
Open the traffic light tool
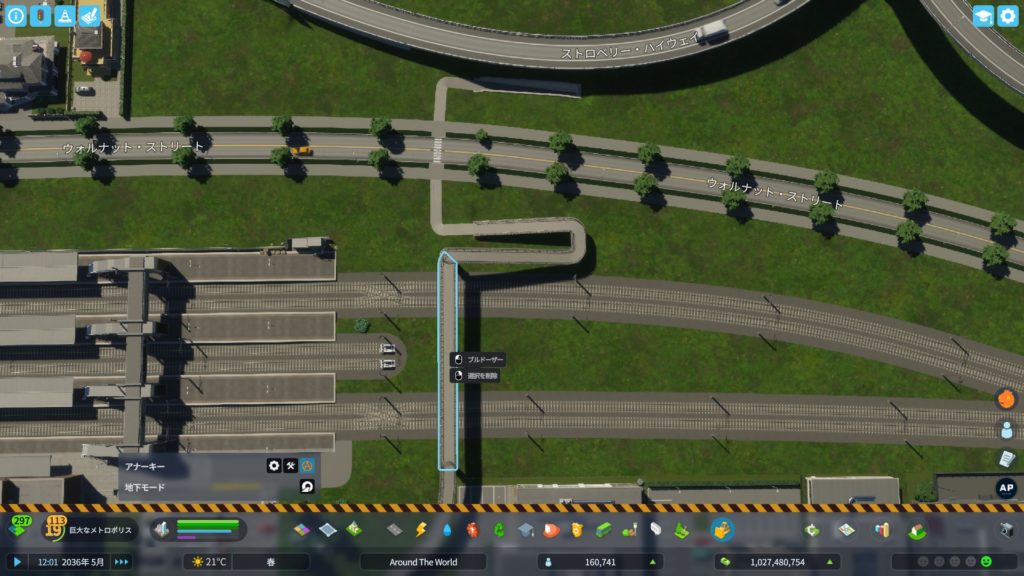[x=40, y=16]
